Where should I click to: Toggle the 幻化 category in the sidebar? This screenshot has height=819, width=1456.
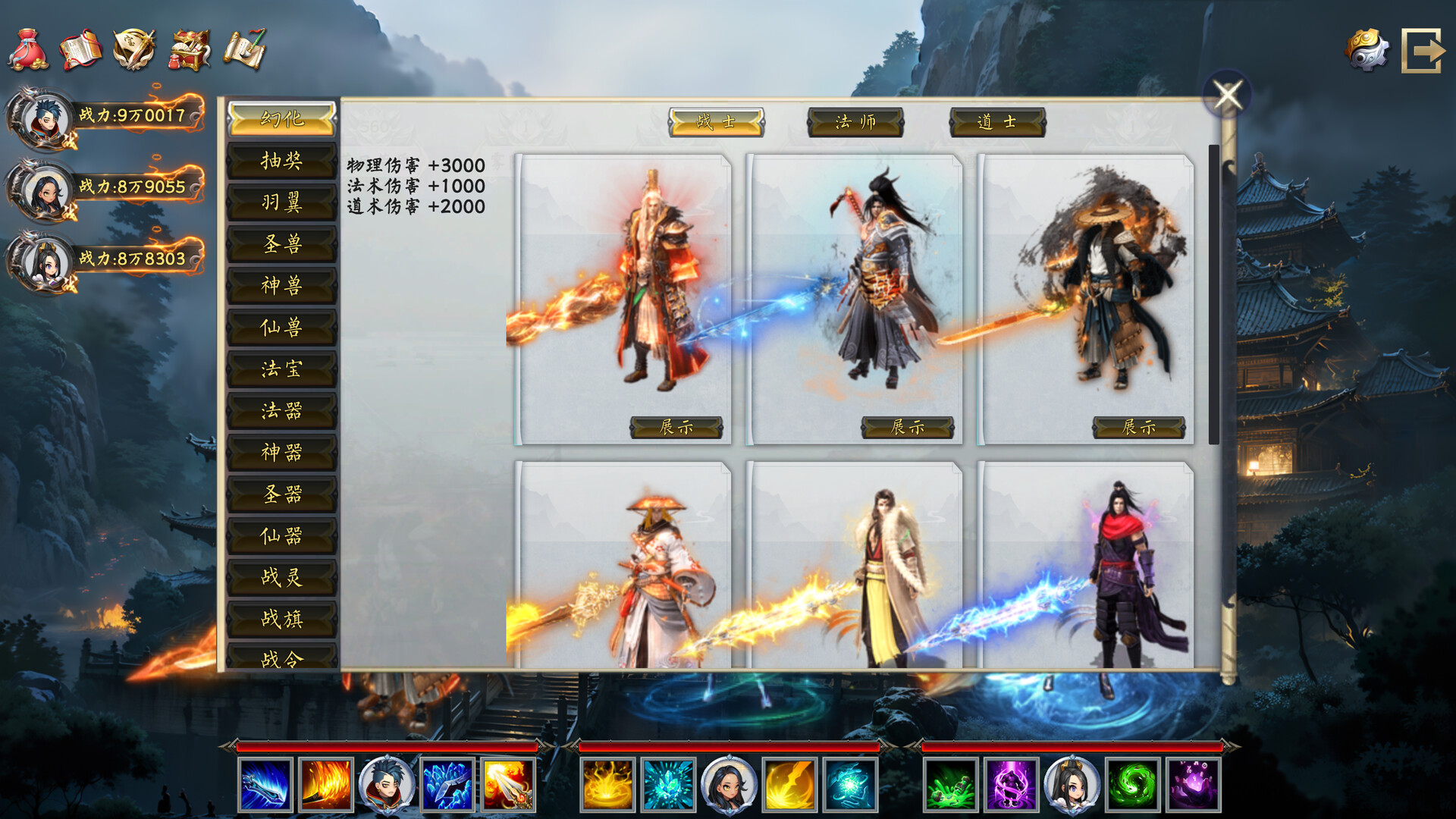tap(281, 120)
